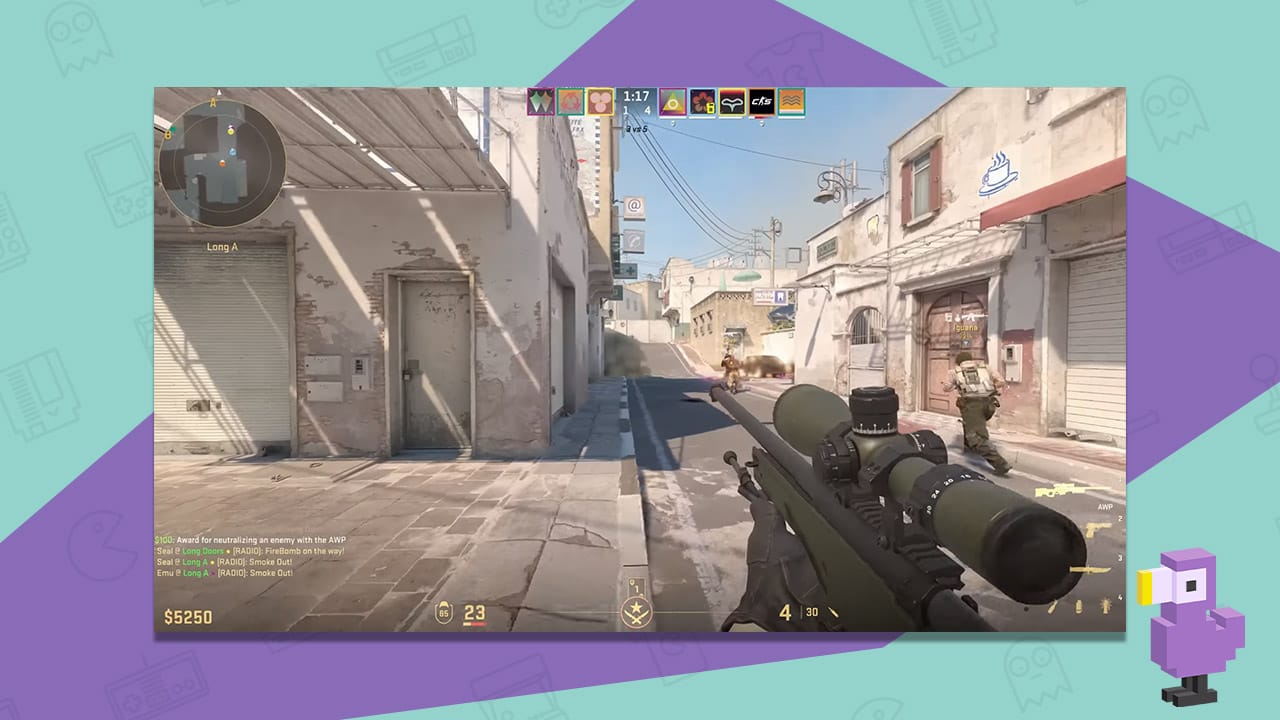The height and width of the screenshot is (720, 1280).
Task: Click the $100 AWP award message in the feed
Action: (x=250, y=537)
